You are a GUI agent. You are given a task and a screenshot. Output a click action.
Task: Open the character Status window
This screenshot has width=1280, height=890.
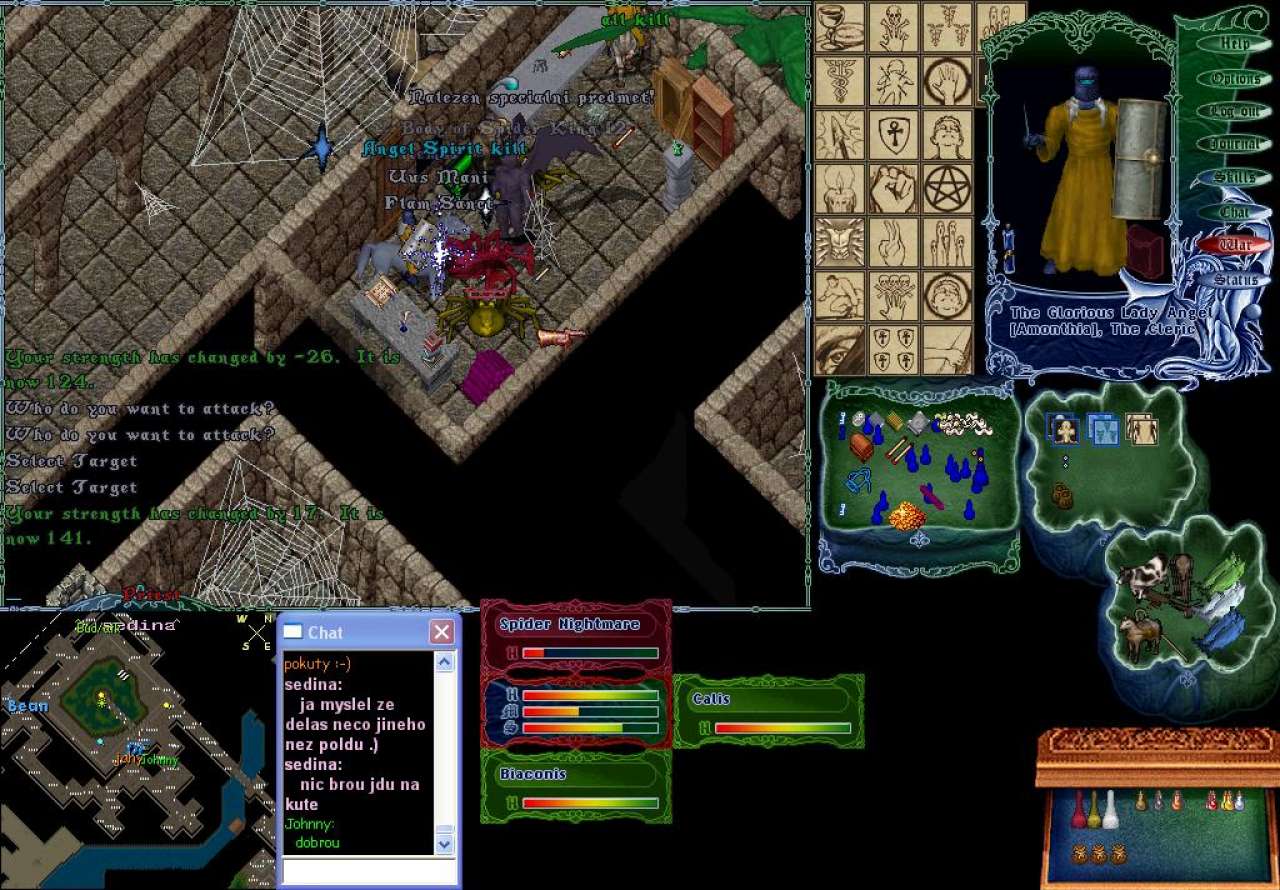click(1236, 280)
